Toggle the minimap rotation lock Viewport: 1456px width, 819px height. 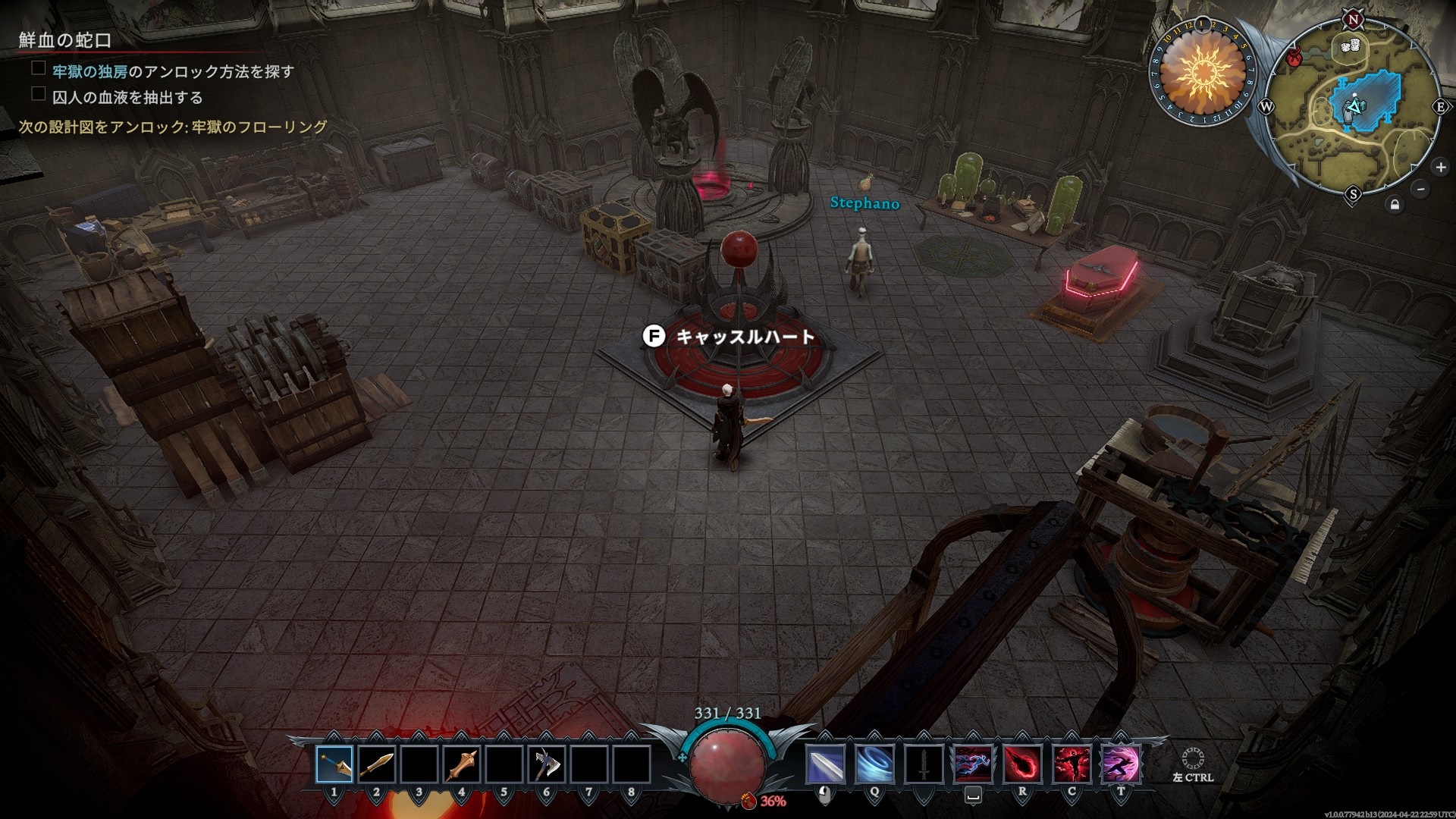(x=1395, y=205)
